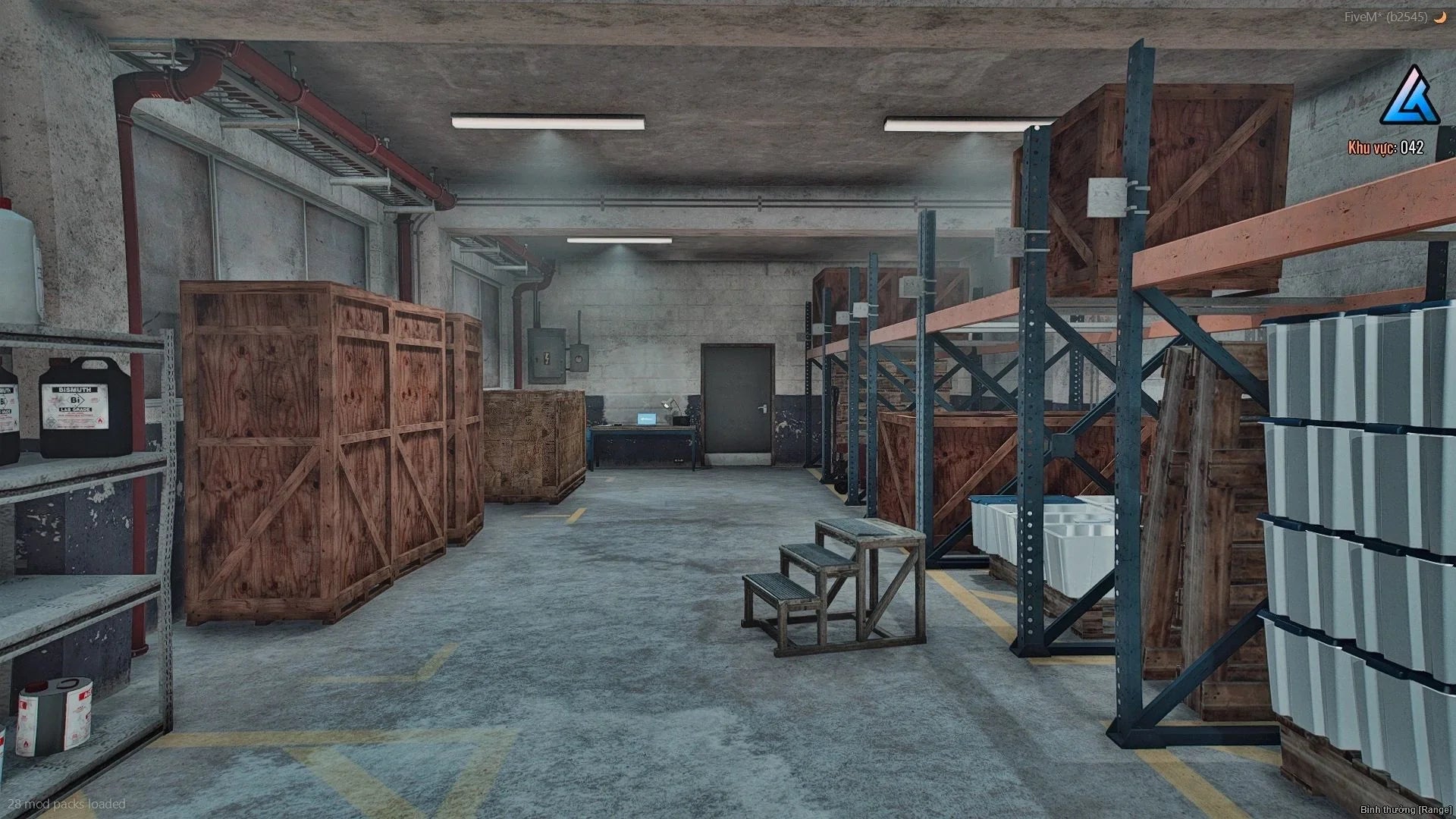Click the blue triangle server logo
The height and width of the screenshot is (819, 1456).
[1409, 97]
